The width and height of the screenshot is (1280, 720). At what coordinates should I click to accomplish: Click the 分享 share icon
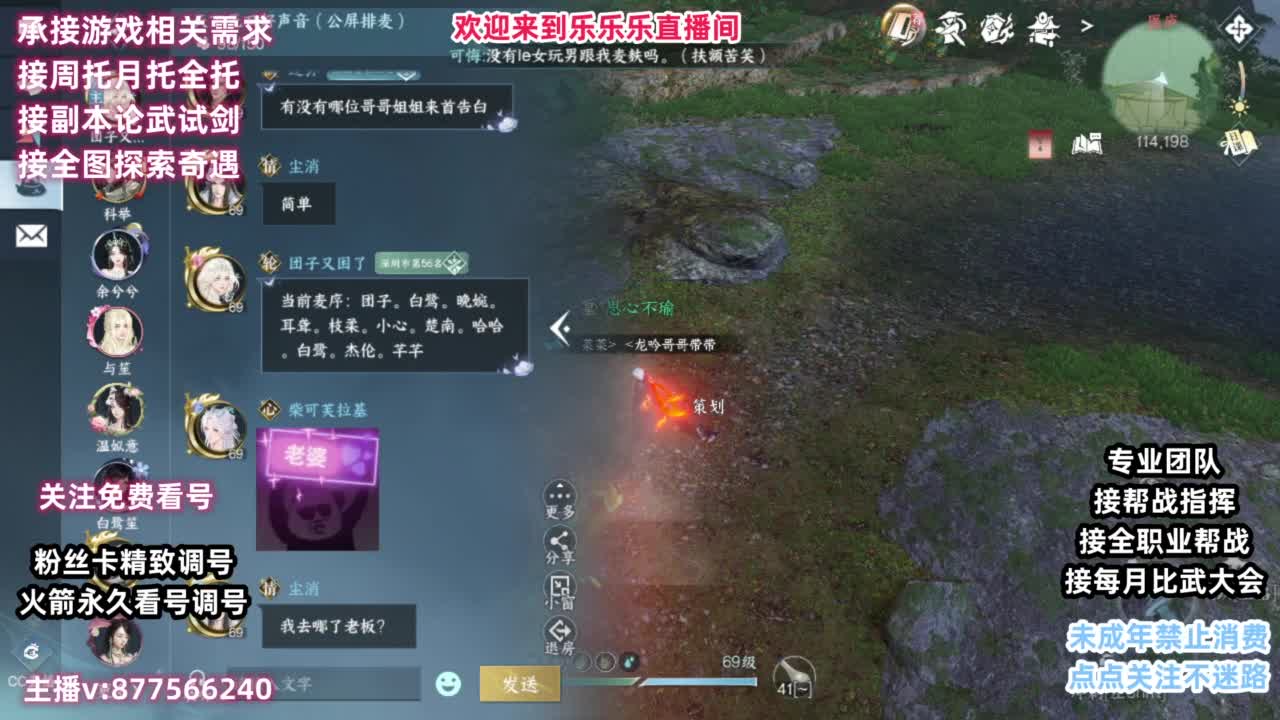coord(558,540)
